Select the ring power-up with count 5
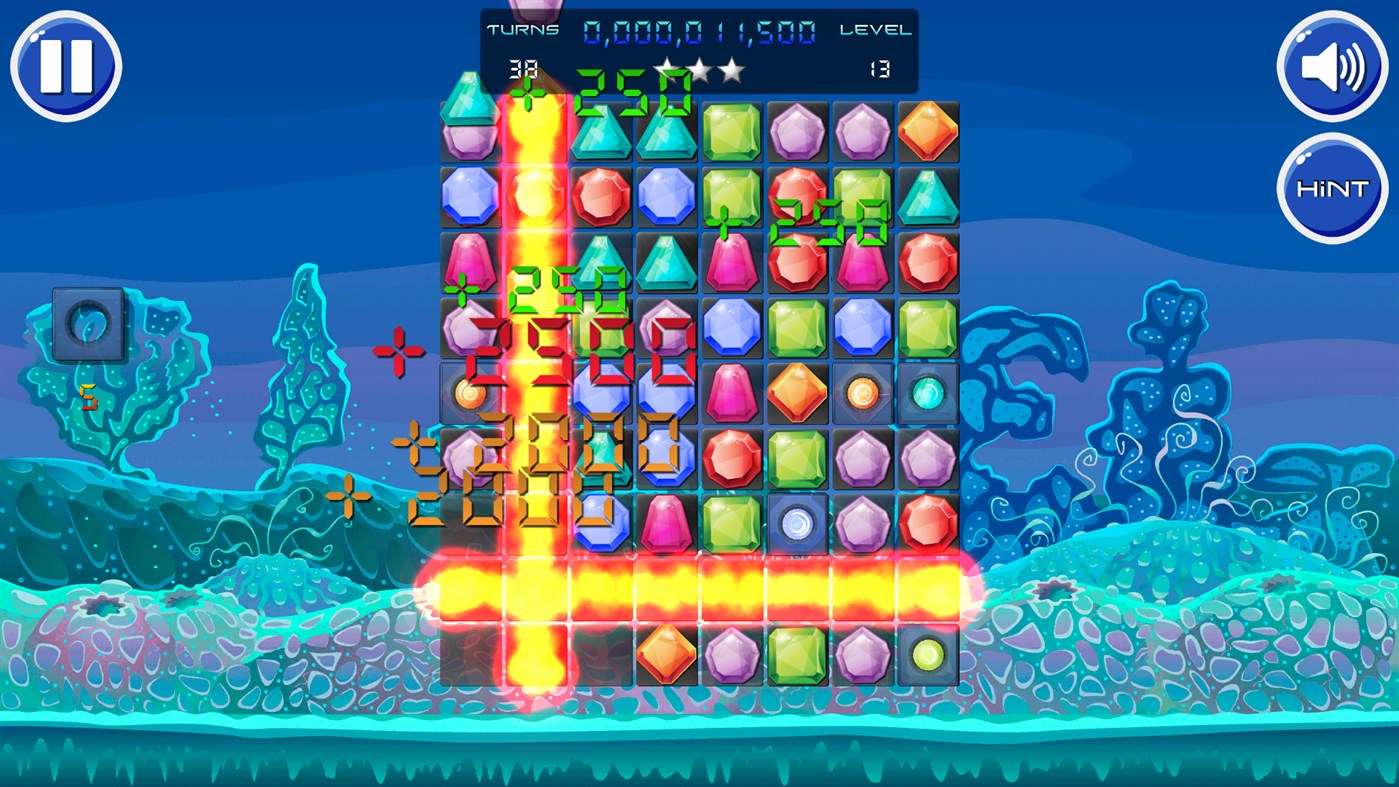 click(x=88, y=323)
